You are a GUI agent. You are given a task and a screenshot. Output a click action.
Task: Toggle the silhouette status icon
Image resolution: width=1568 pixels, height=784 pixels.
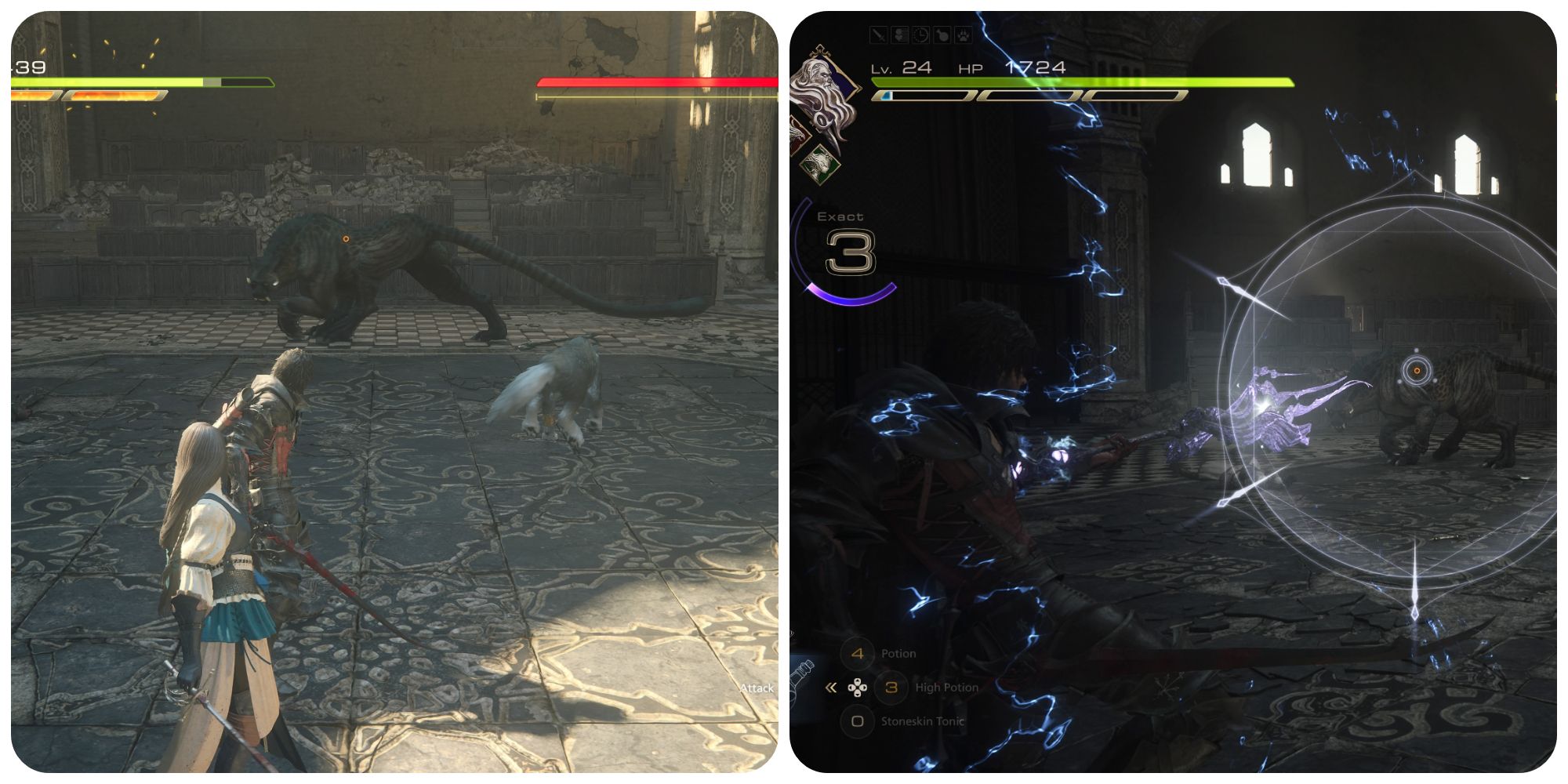point(899,34)
